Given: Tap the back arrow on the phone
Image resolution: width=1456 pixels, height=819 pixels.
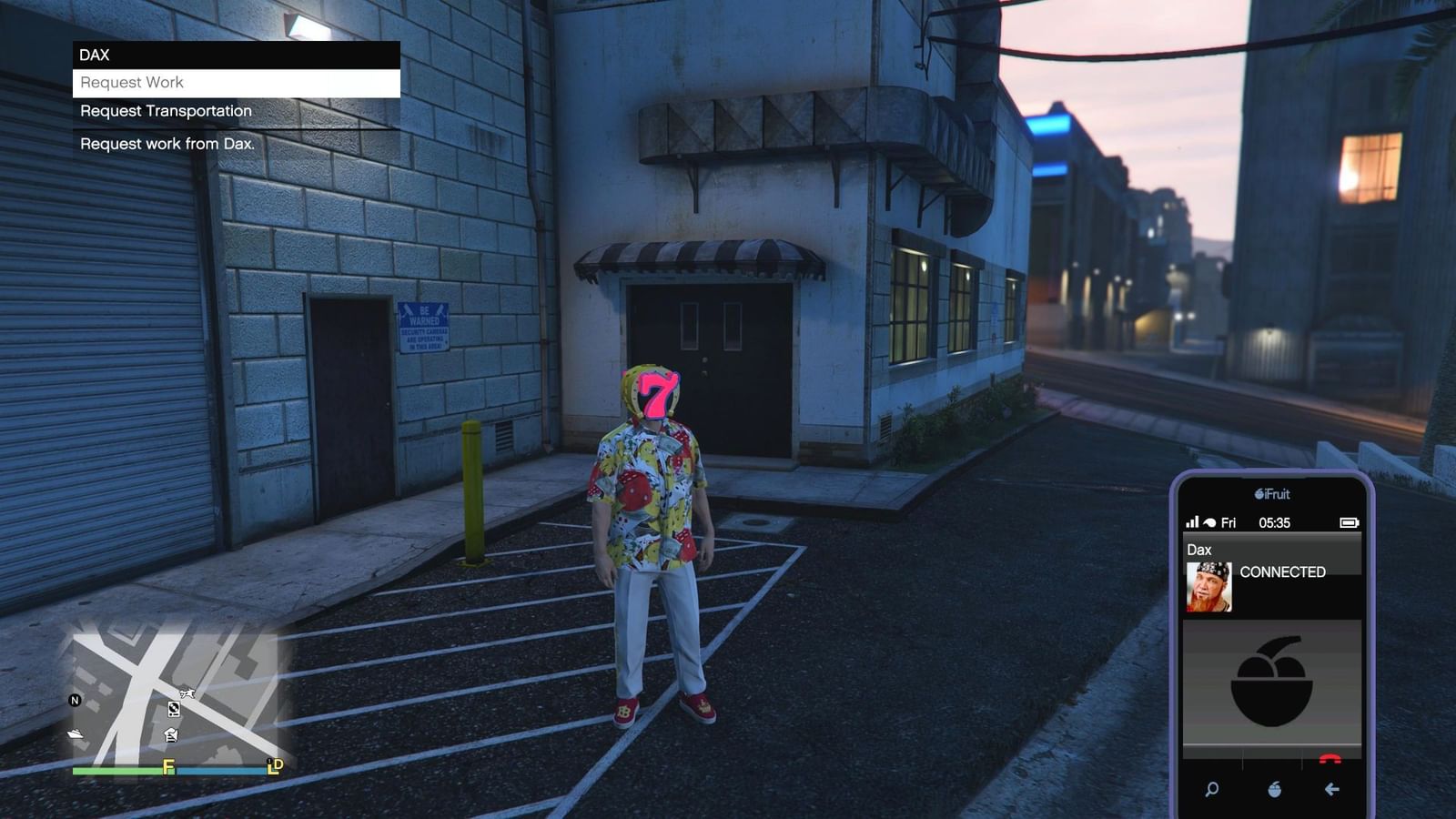Looking at the screenshot, I should tap(1331, 789).
